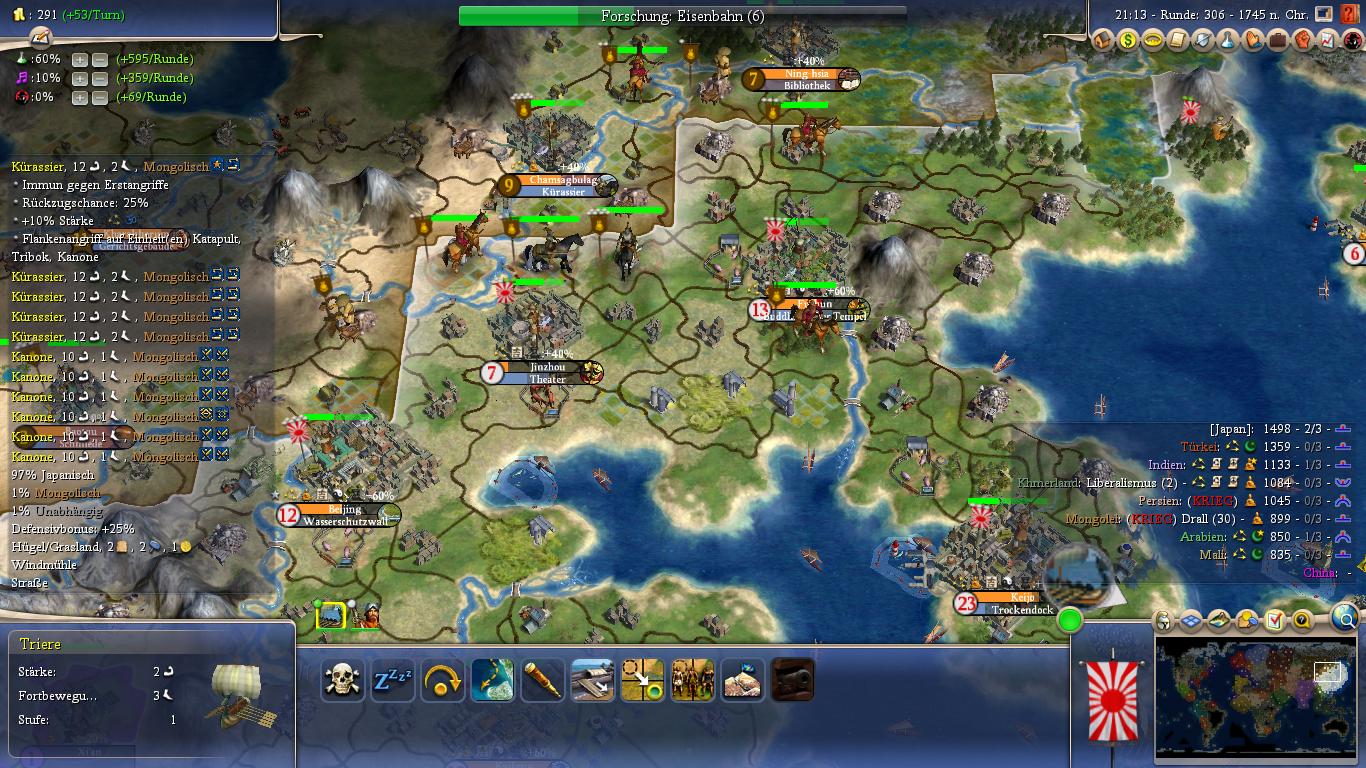Select the go-to move command icon

pos(642,680)
